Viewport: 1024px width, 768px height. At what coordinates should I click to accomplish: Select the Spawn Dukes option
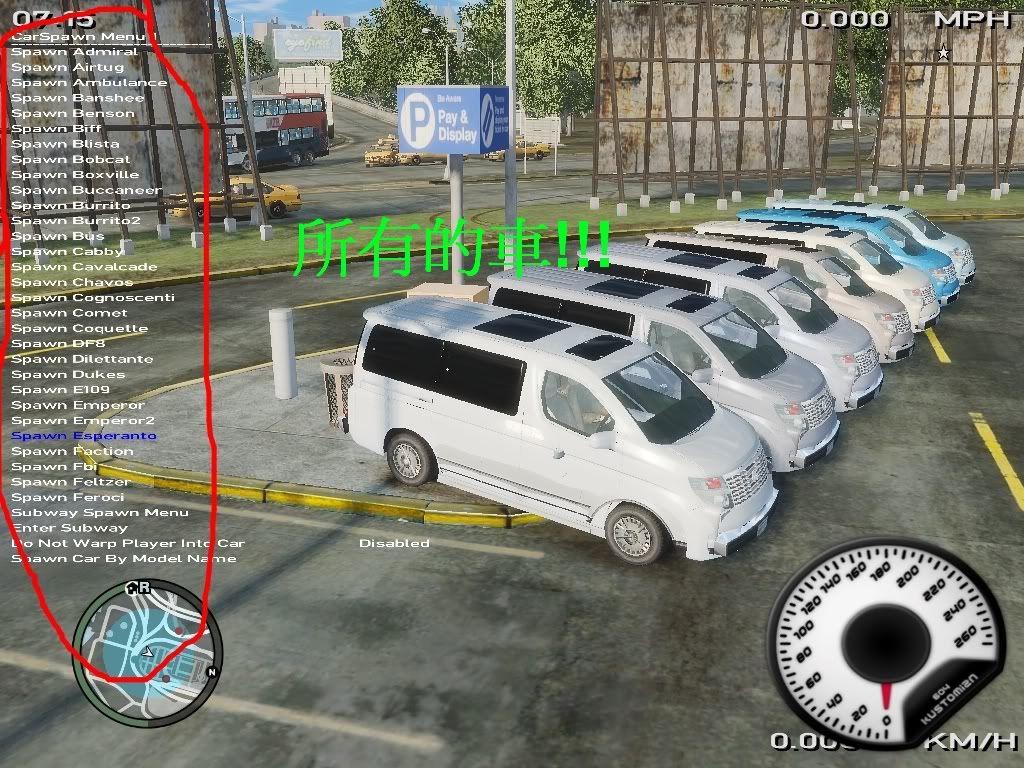68,375
